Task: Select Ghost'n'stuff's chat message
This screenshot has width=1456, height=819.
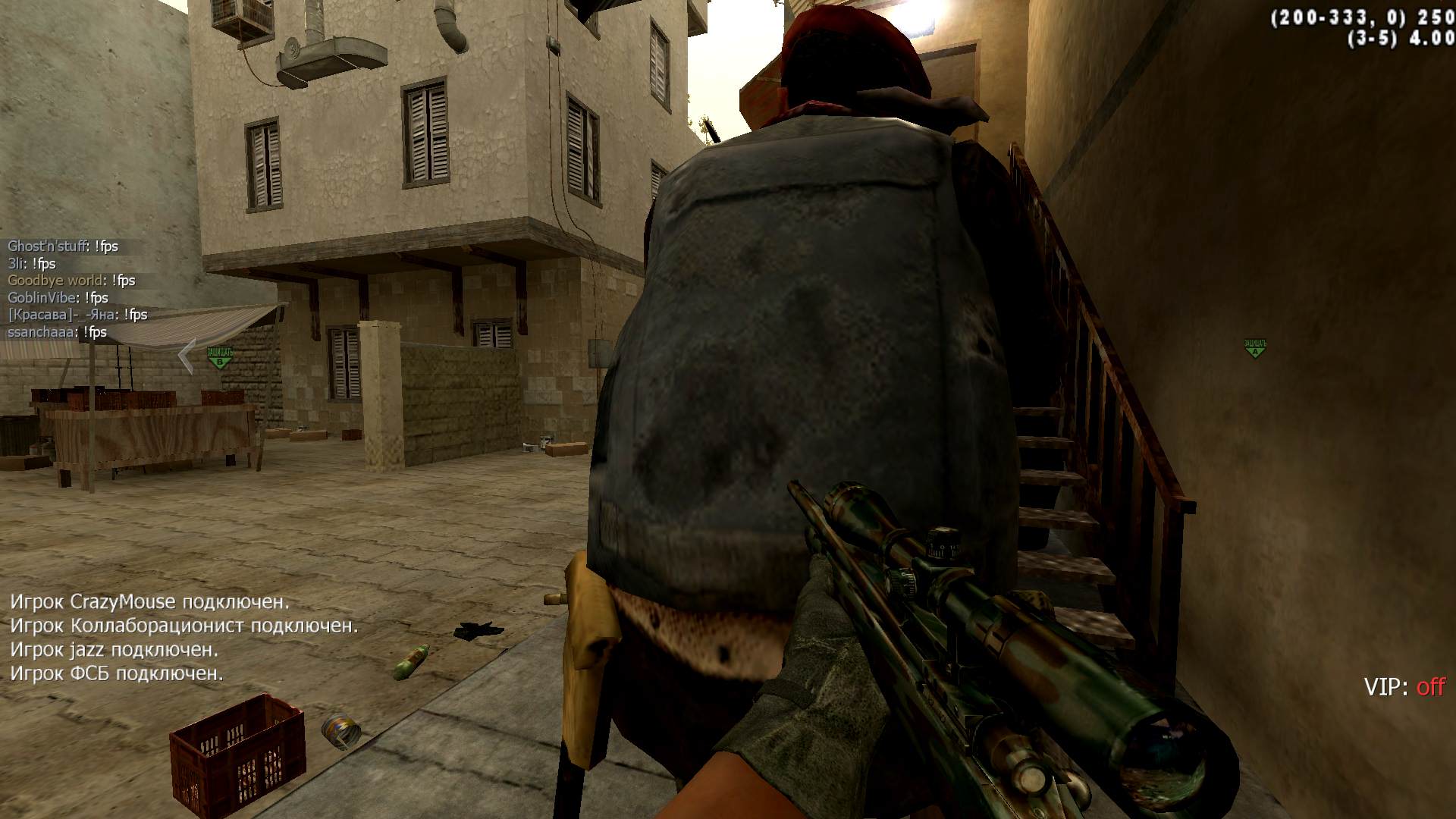Action: 63,246
